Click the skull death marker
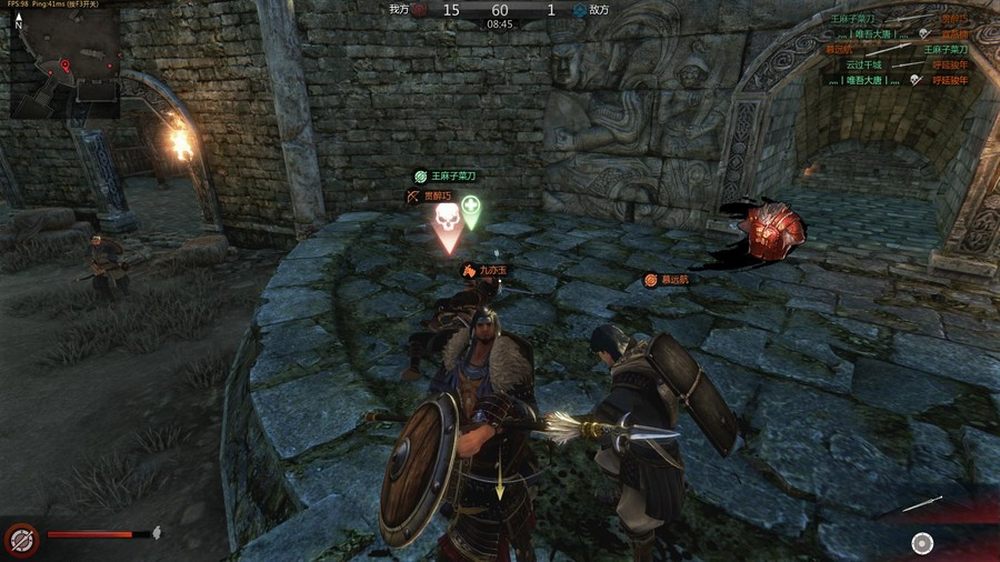This screenshot has width=1000, height=562. pyautogui.click(x=447, y=222)
